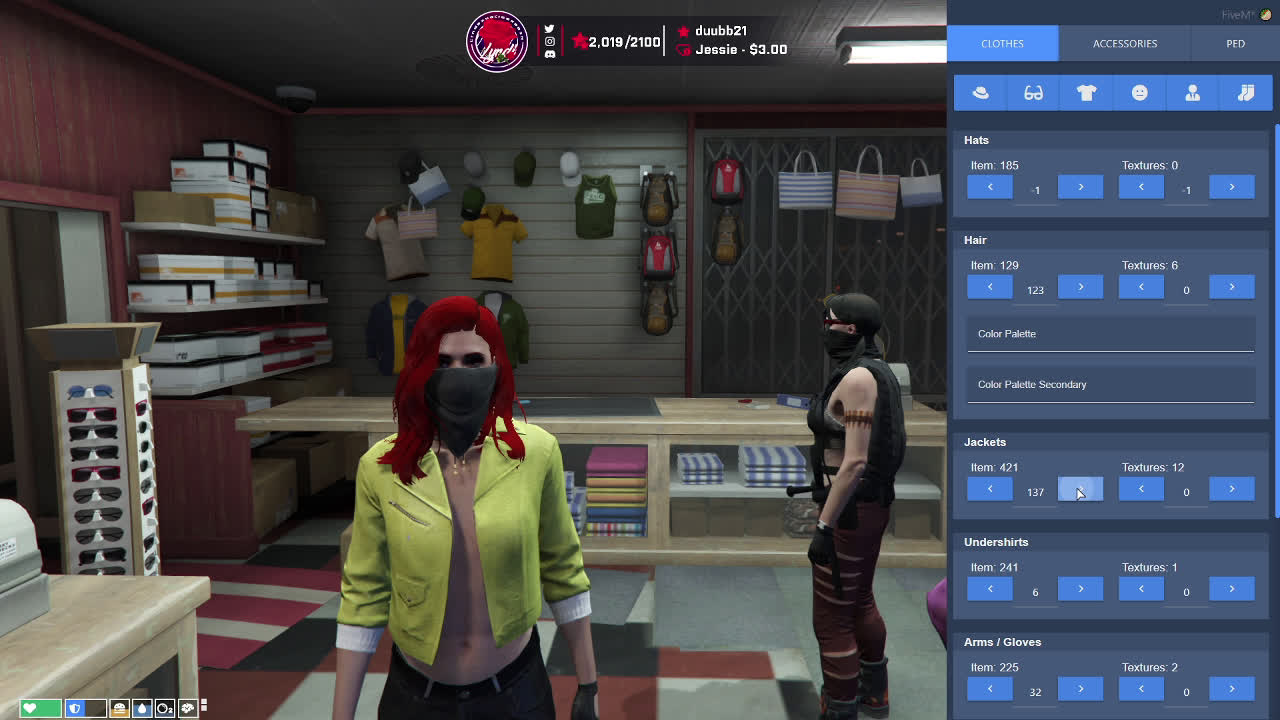
Task: Open the Ped tab
Action: [1235, 43]
